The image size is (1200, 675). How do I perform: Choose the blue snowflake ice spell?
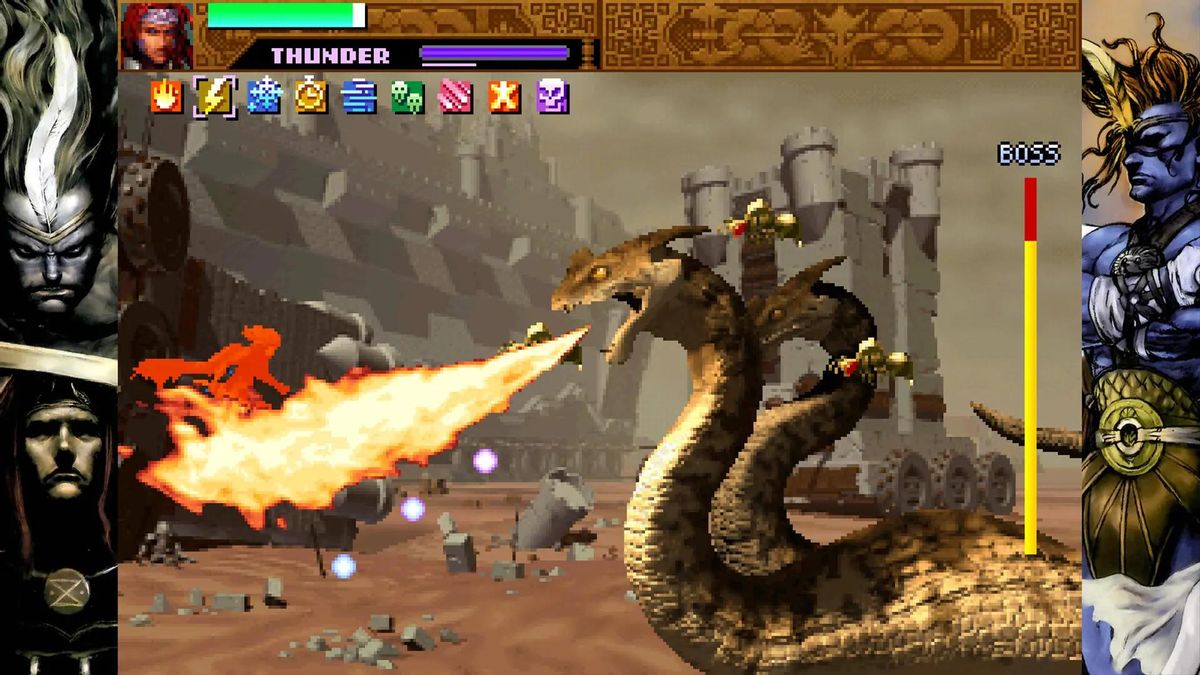coord(264,96)
